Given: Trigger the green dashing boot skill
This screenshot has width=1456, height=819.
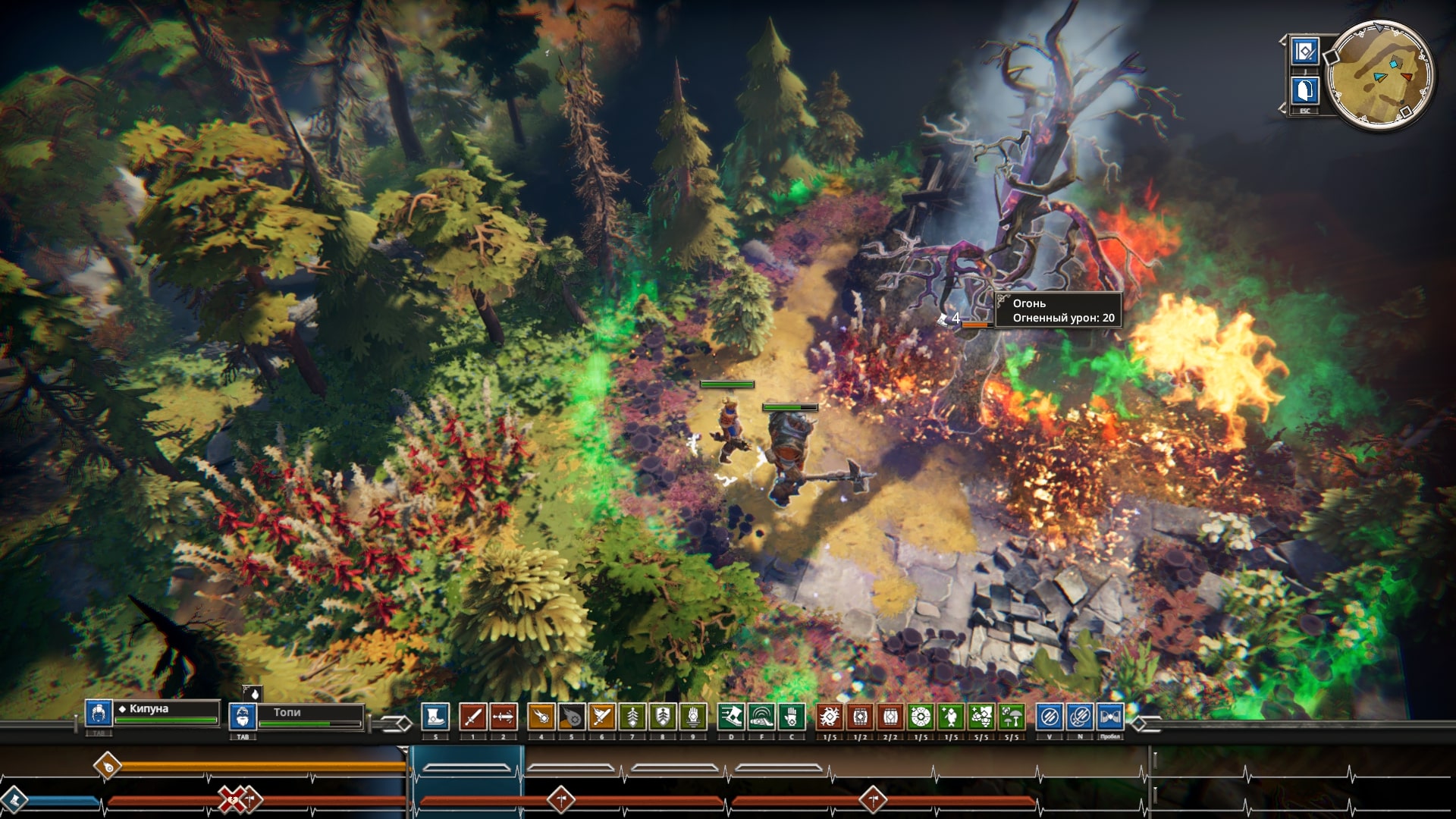Looking at the screenshot, I should [731, 717].
